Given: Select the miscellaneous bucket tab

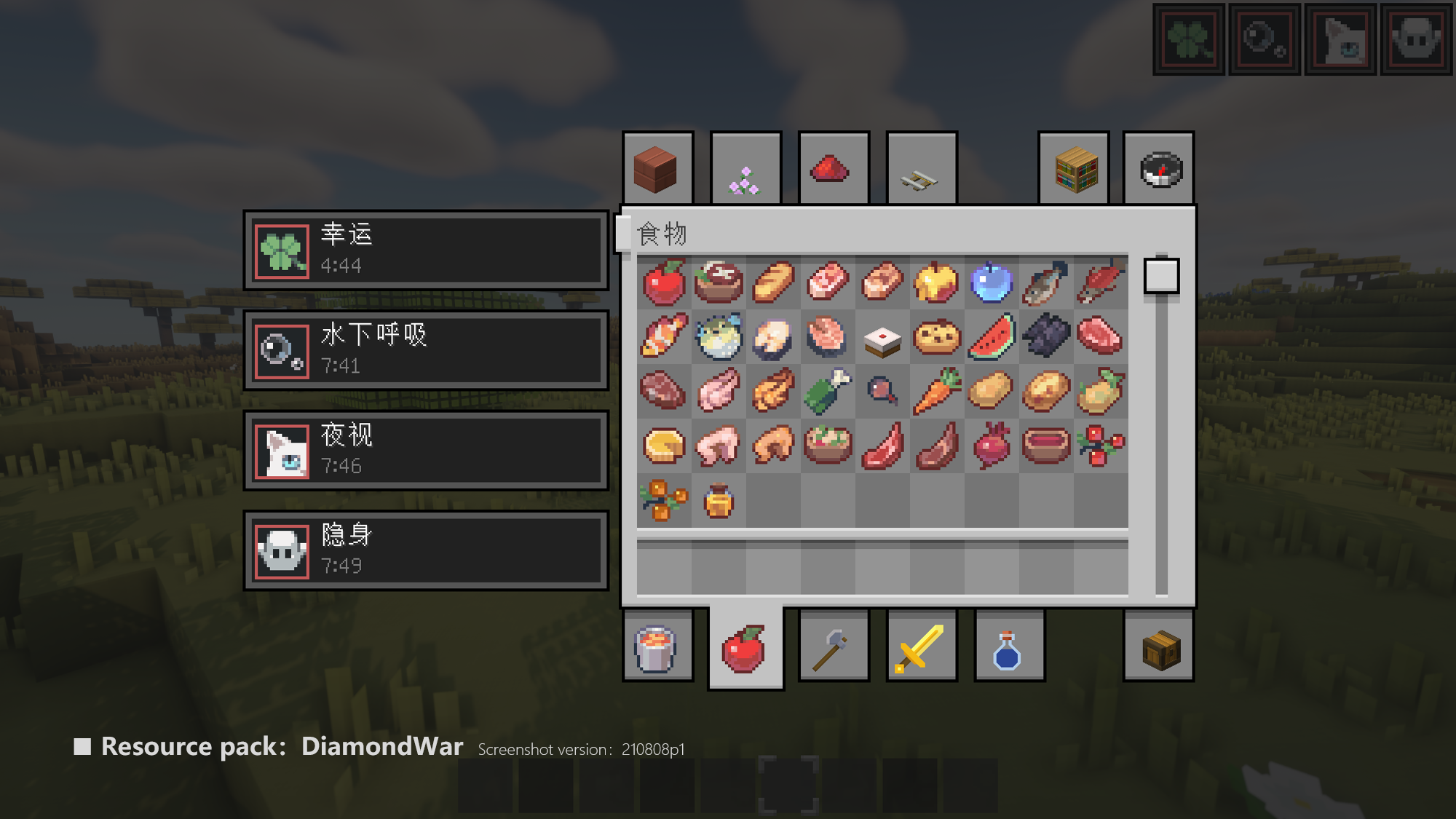Looking at the screenshot, I should click(x=657, y=647).
